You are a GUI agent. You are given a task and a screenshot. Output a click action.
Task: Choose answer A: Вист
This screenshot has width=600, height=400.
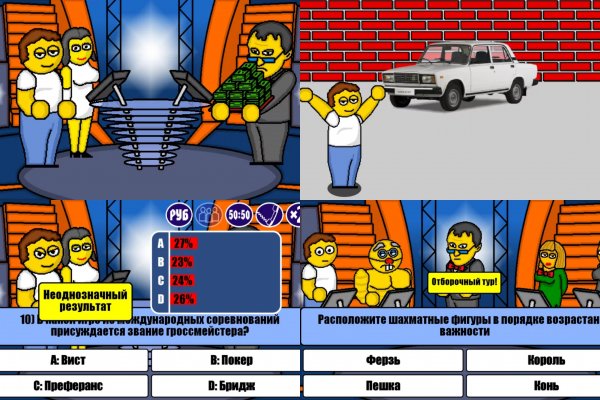pos(74,360)
